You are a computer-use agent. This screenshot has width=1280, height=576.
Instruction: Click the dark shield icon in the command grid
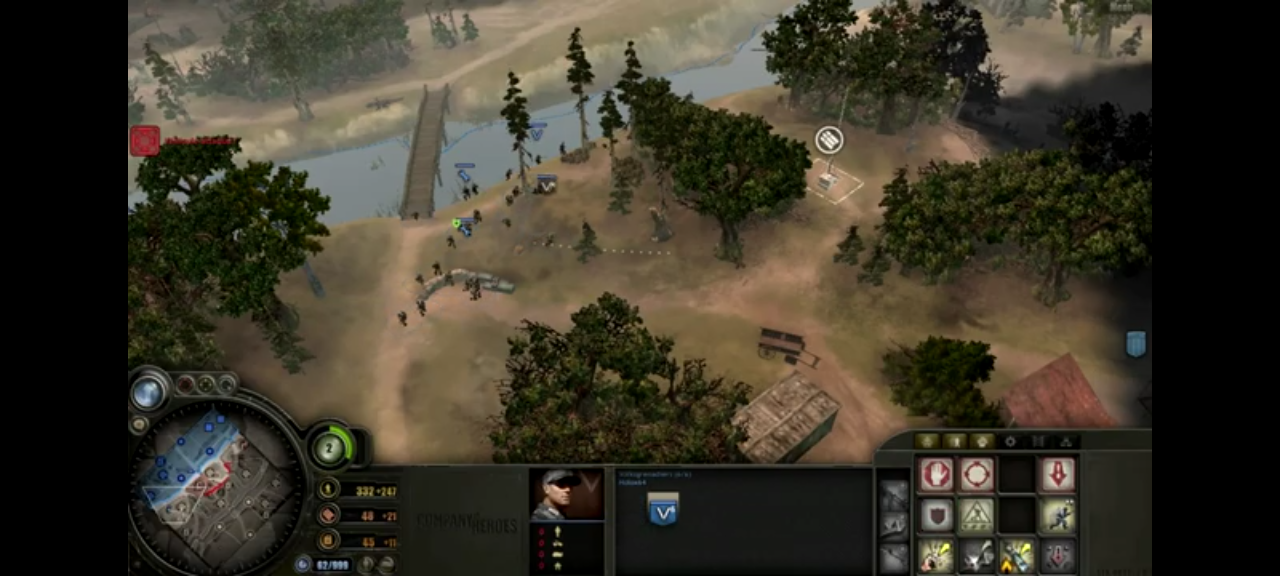[x=936, y=516]
